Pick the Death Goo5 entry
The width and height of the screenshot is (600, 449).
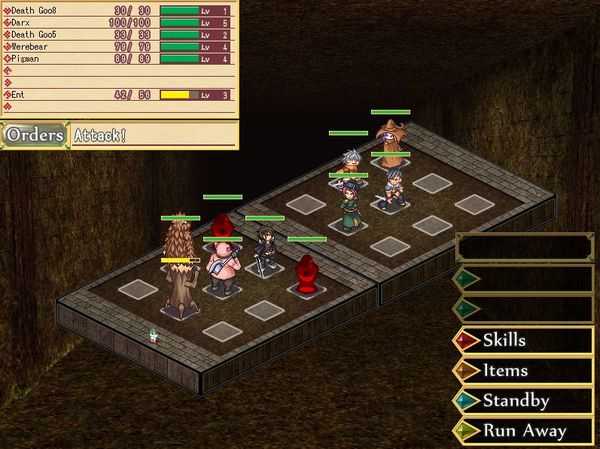pyautogui.click(x=120, y=34)
